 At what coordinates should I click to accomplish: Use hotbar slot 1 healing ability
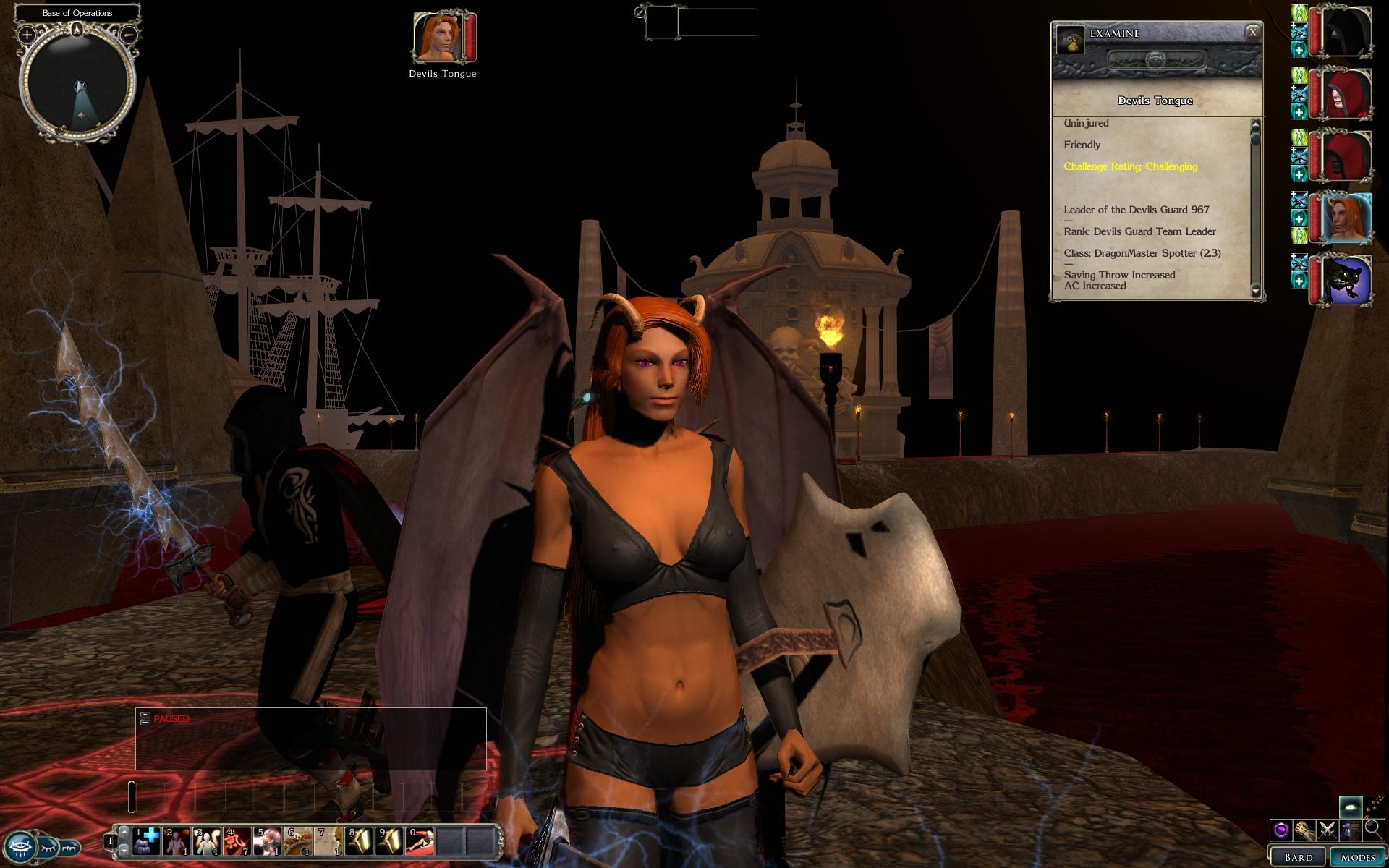(146, 841)
